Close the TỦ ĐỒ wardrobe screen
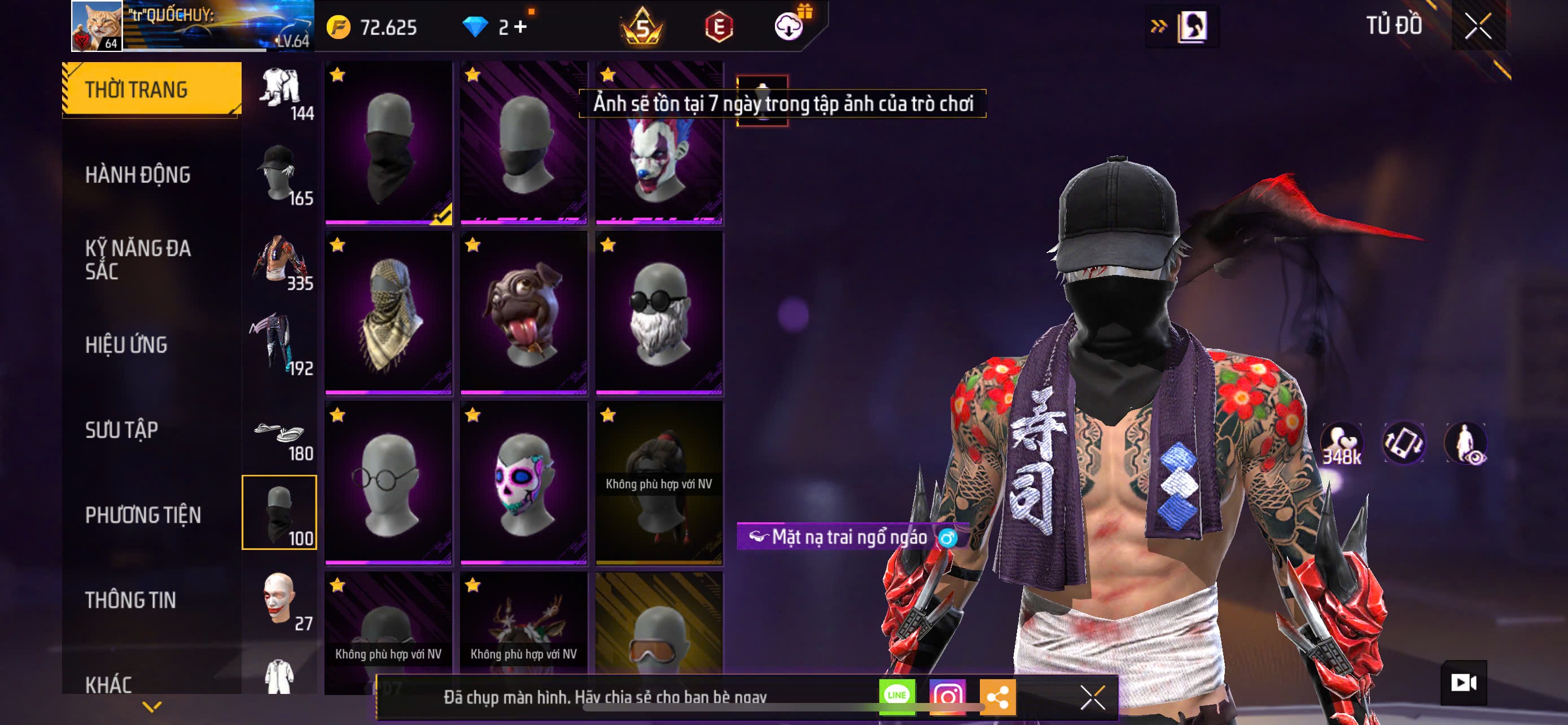The image size is (1568, 725). point(1477,26)
